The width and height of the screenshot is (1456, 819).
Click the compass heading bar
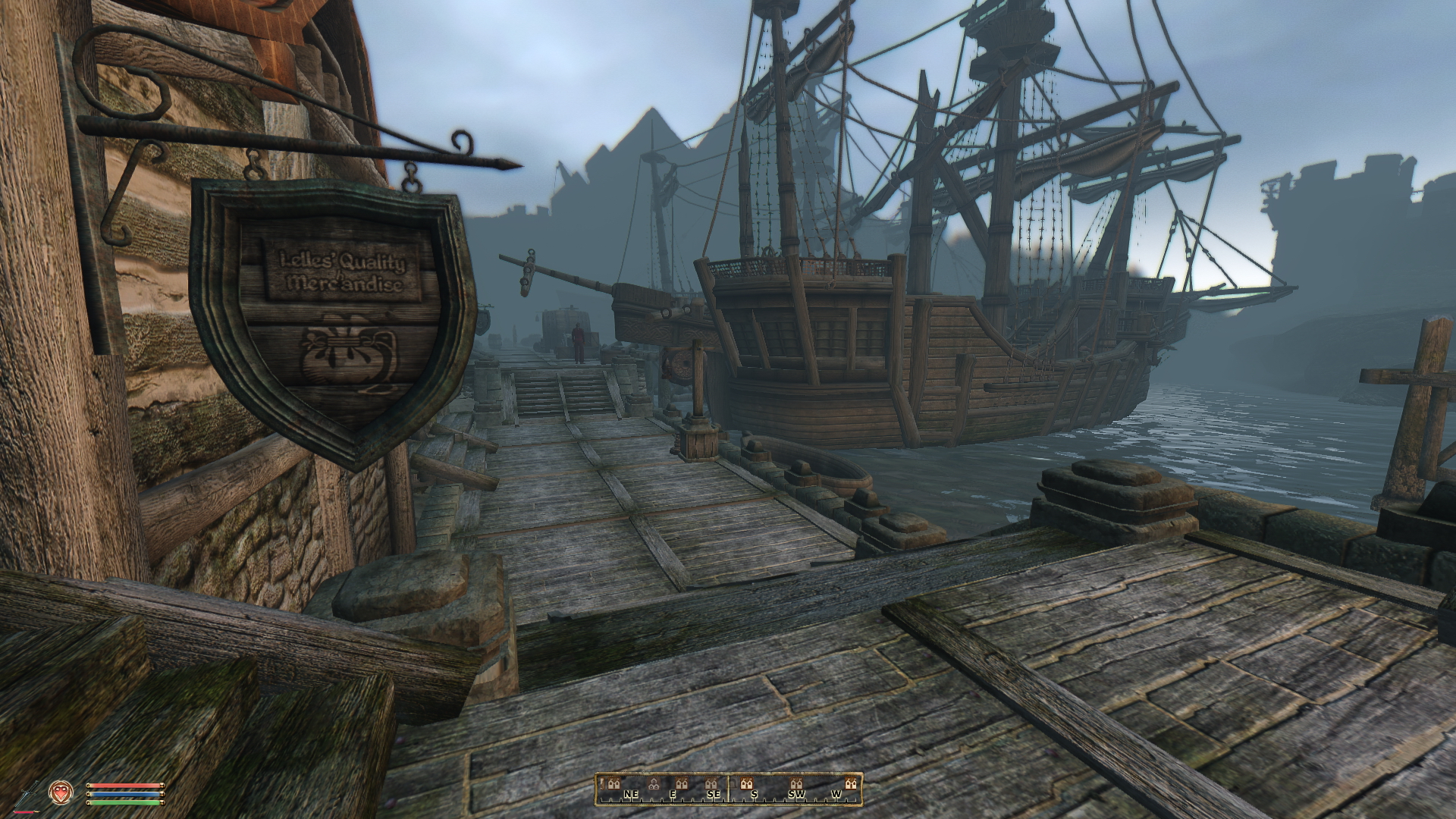[x=729, y=789]
